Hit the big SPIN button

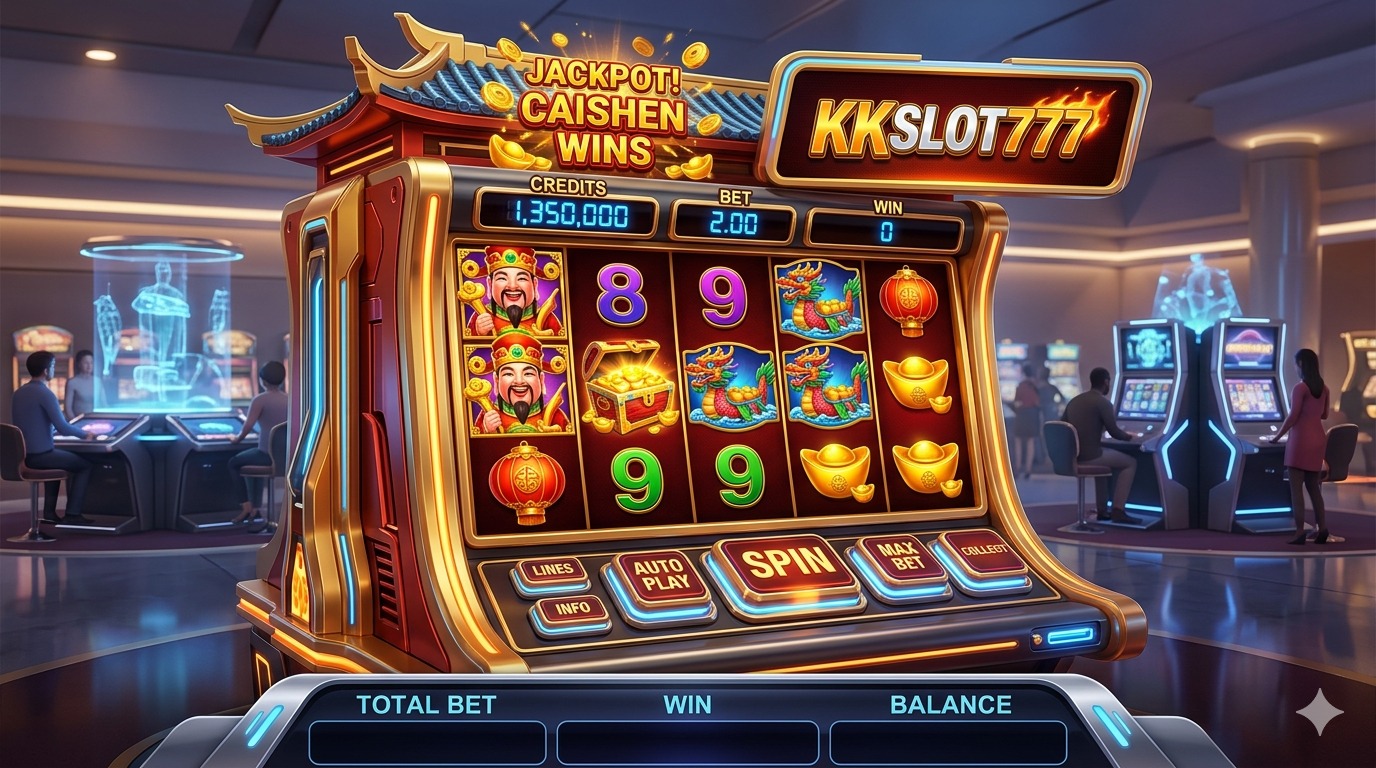pos(787,565)
